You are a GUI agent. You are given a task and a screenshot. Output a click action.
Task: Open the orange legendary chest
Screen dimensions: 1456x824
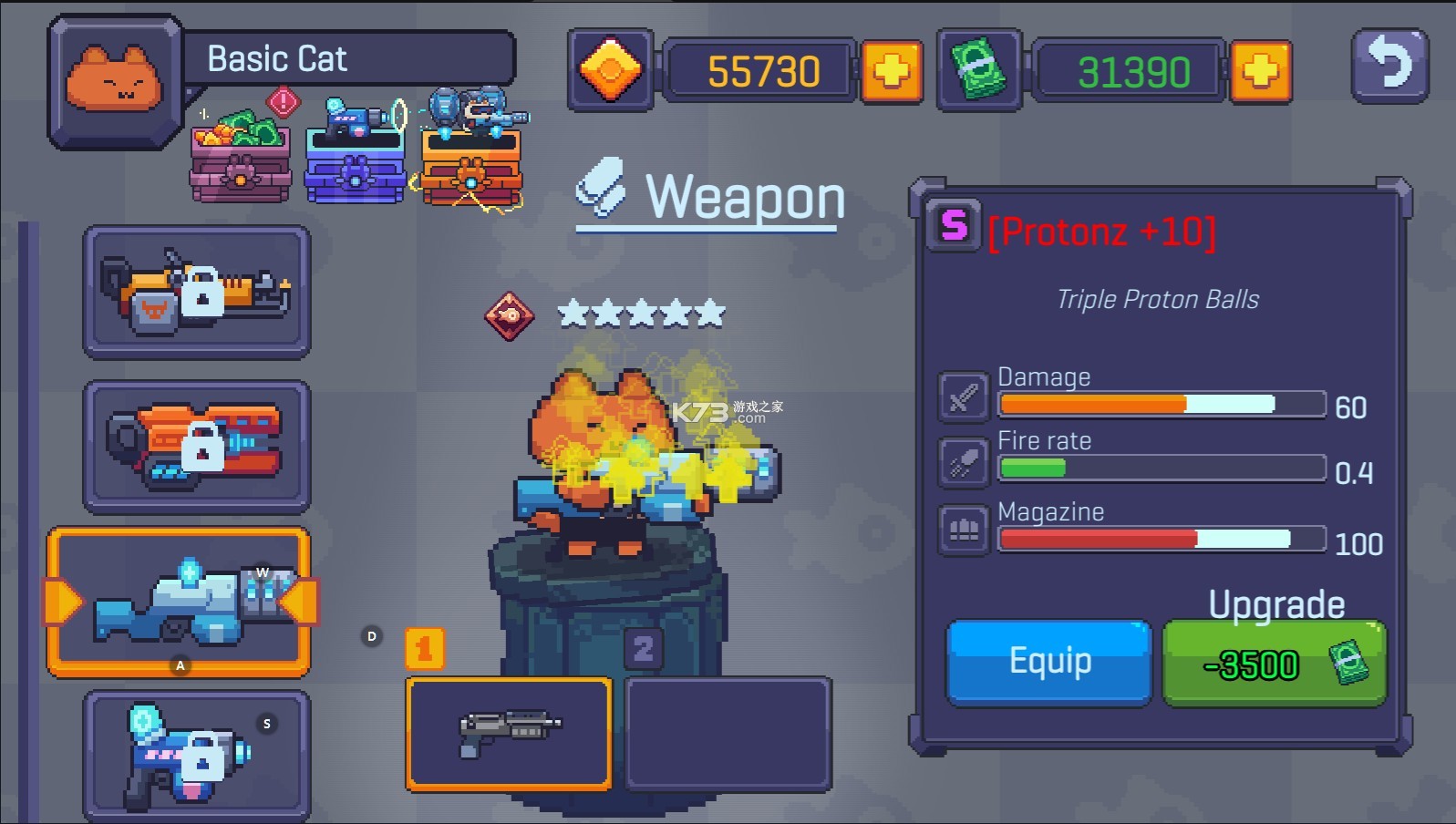(471, 156)
